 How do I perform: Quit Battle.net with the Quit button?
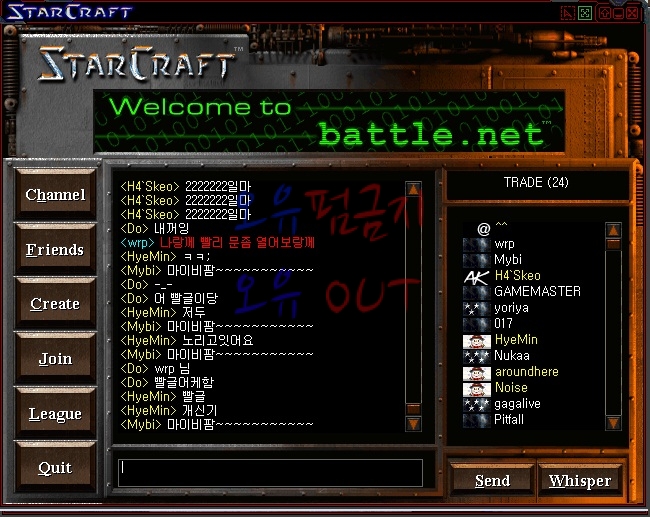coord(55,468)
